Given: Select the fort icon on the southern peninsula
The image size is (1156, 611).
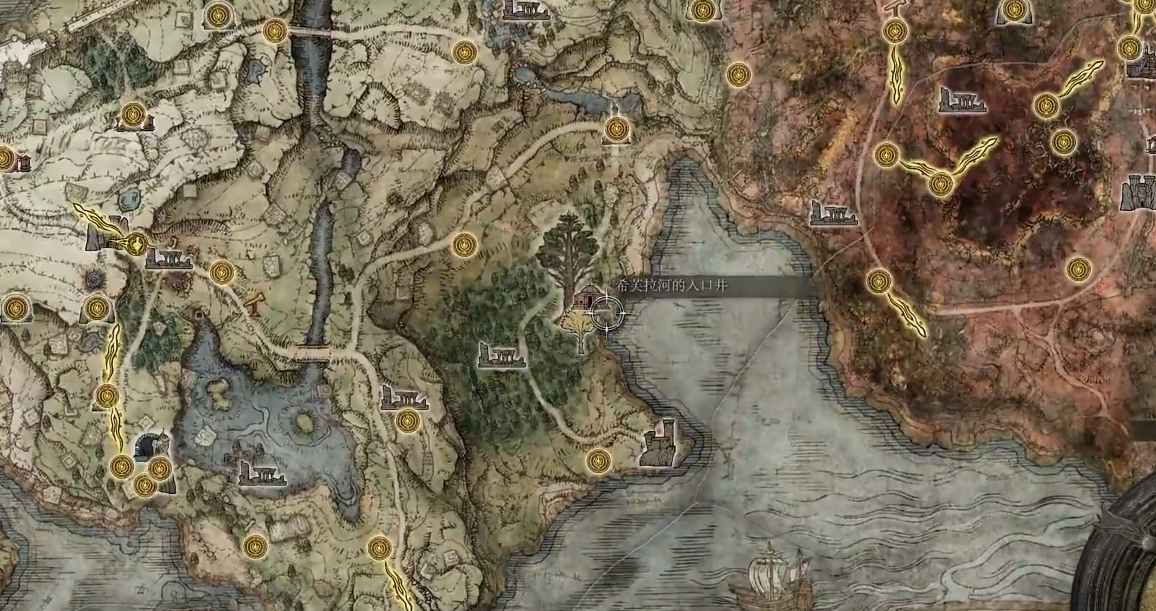Looking at the screenshot, I should [662, 442].
